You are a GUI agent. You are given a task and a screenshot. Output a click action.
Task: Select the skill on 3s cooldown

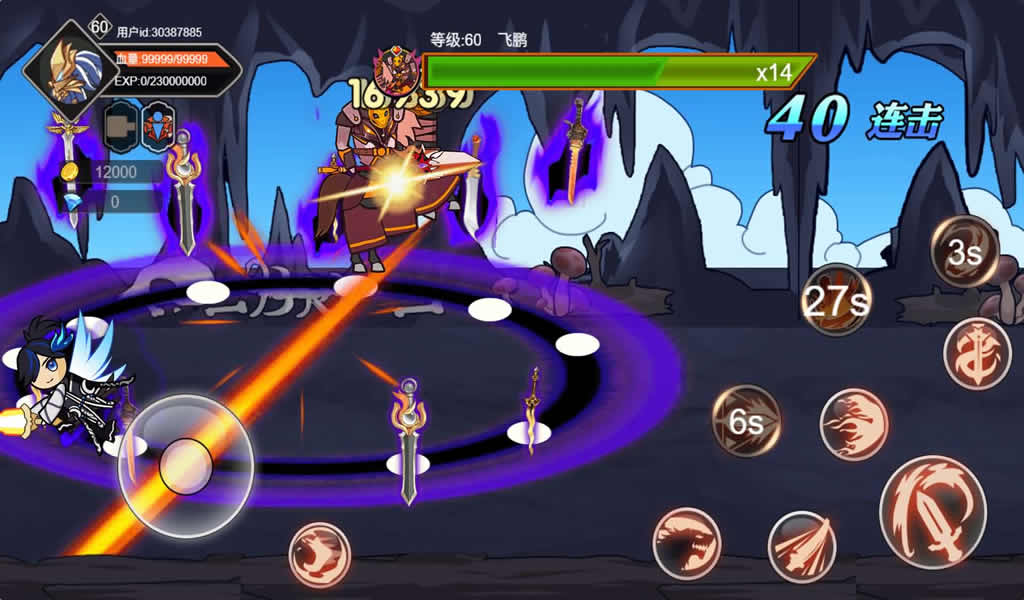point(964,252)
